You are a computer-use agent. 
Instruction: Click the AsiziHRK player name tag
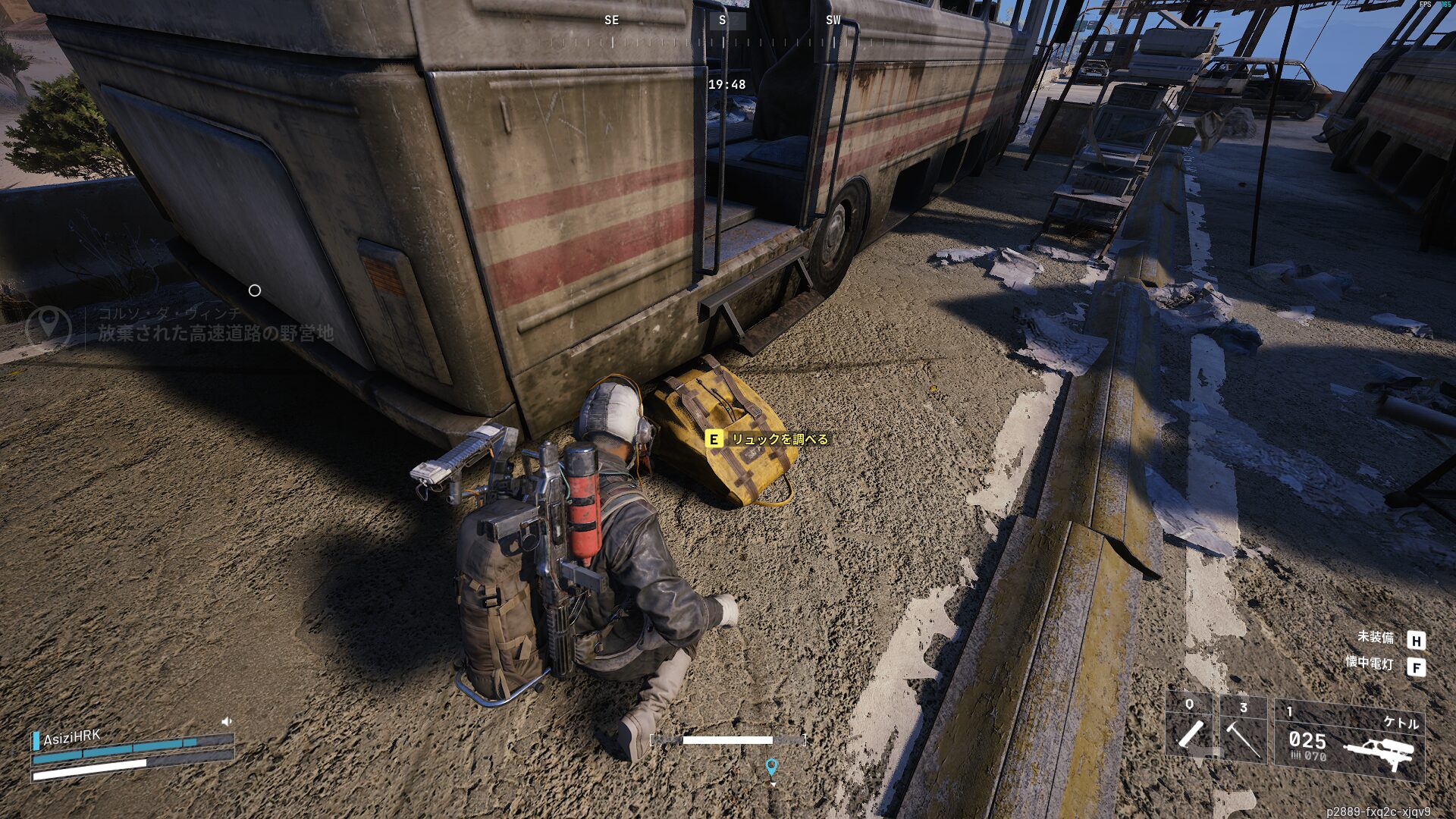click(x=71, y=737)
